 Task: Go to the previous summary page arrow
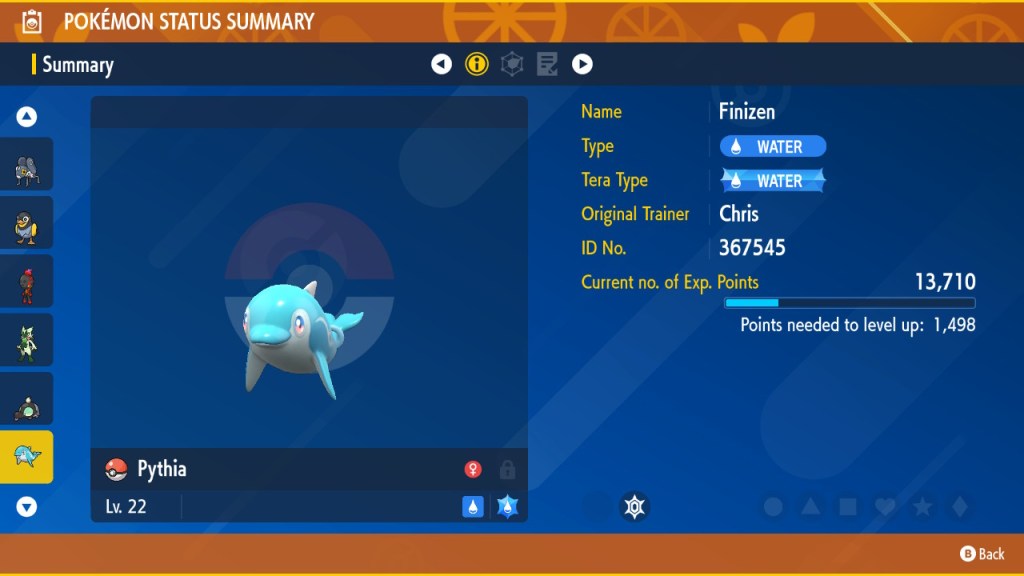click(441, 65)
